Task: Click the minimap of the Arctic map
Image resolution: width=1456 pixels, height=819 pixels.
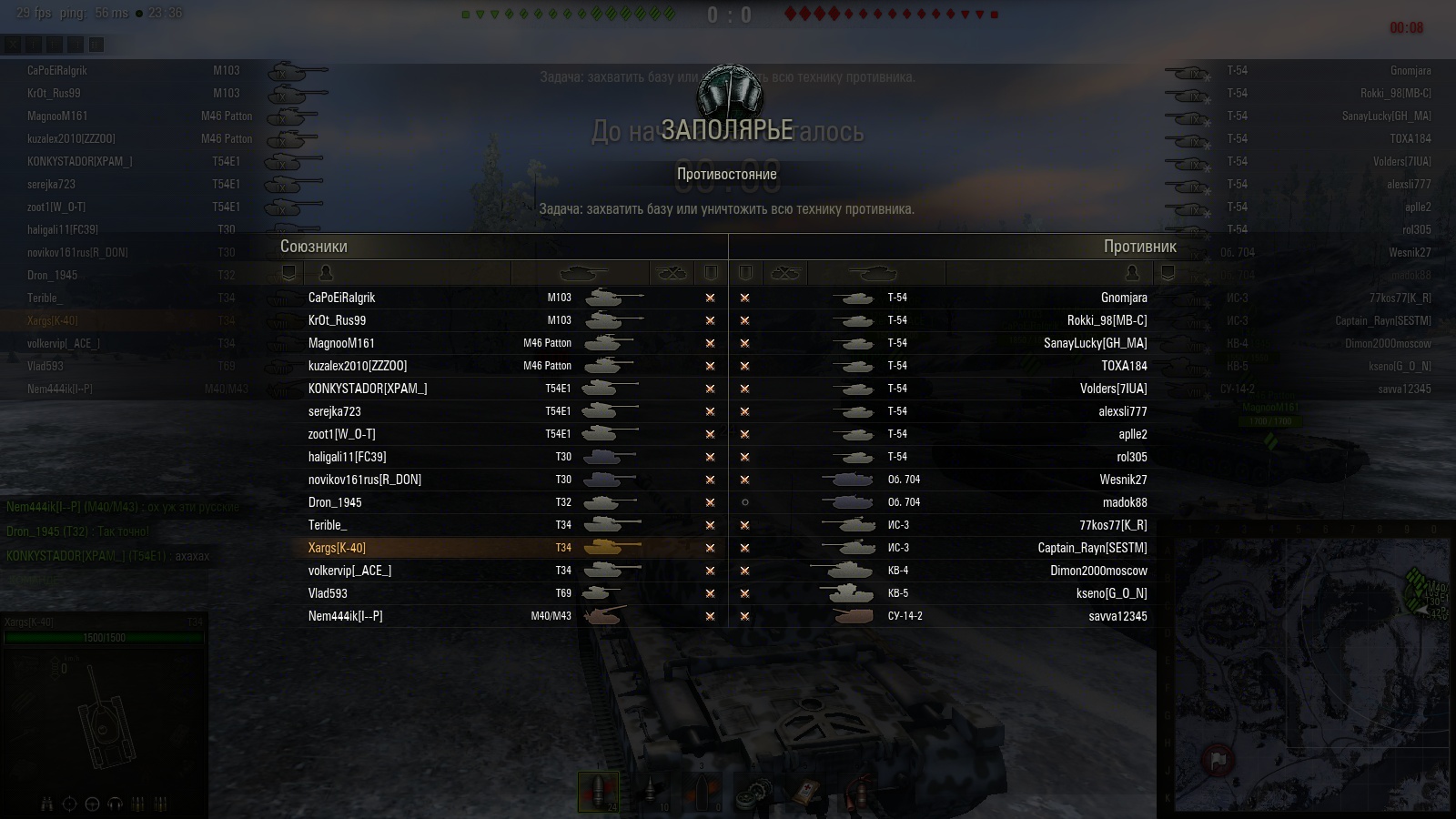Action: pyautogui.click(x=1310, y=672)
